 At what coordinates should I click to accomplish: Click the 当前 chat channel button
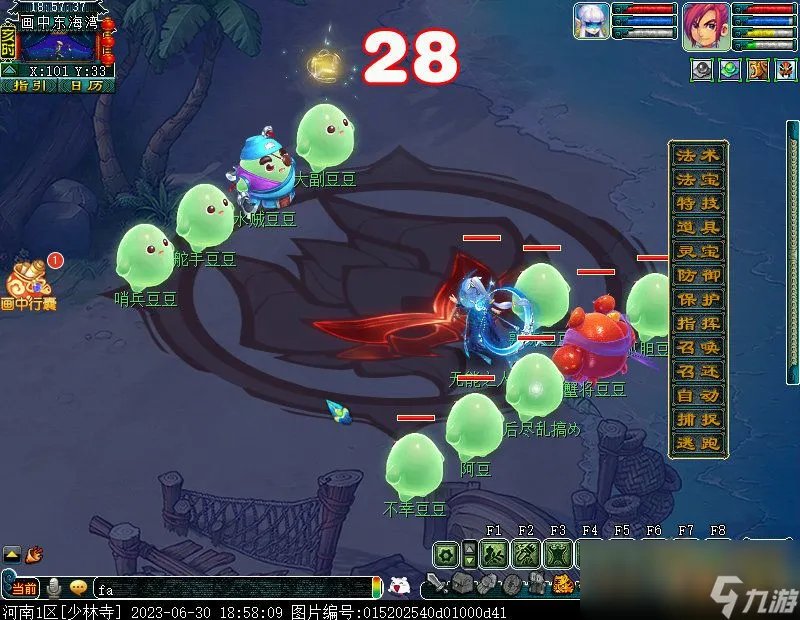(24, 589)
